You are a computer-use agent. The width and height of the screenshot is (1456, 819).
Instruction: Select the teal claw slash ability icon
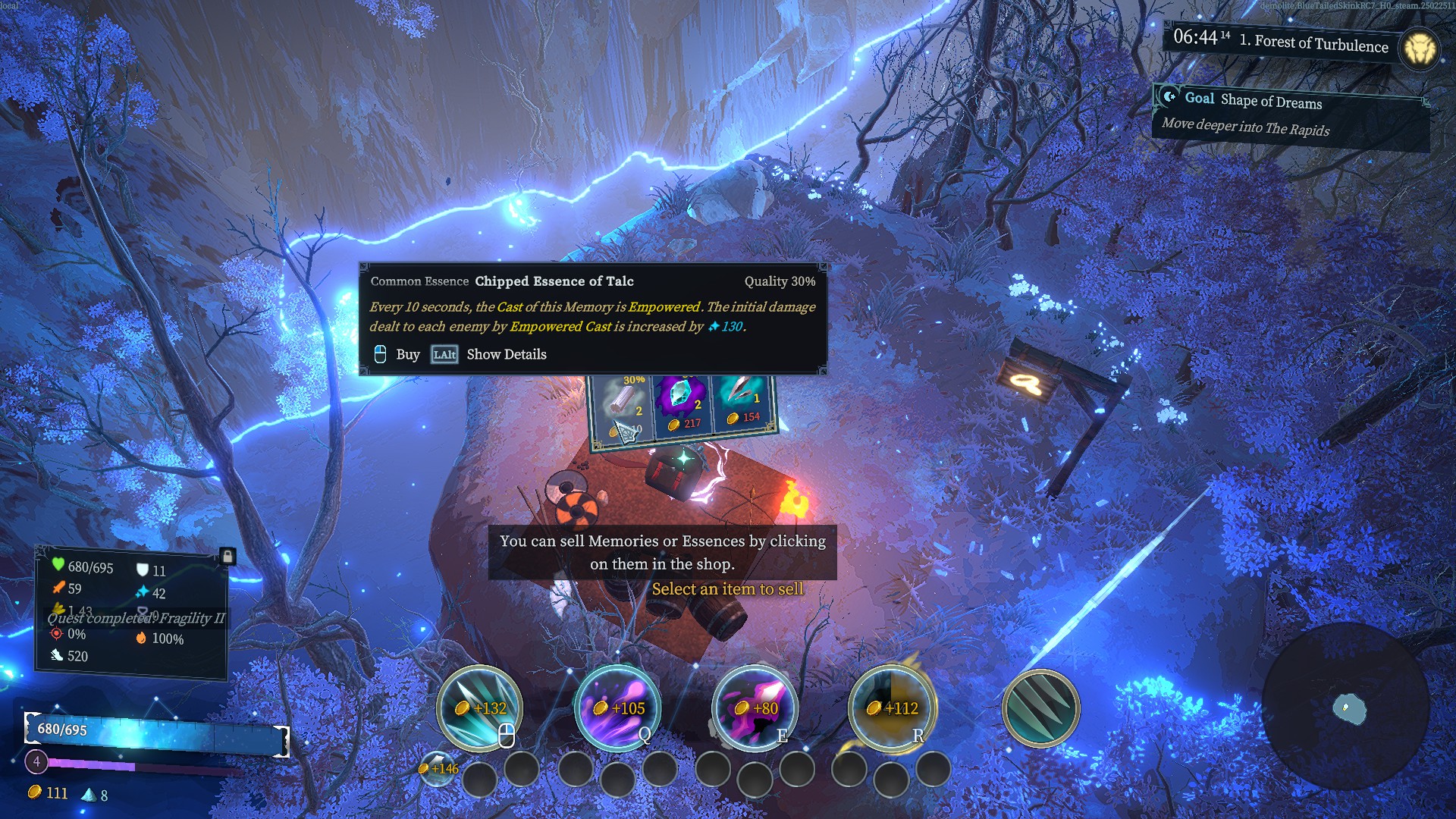tap(1040, 708)
